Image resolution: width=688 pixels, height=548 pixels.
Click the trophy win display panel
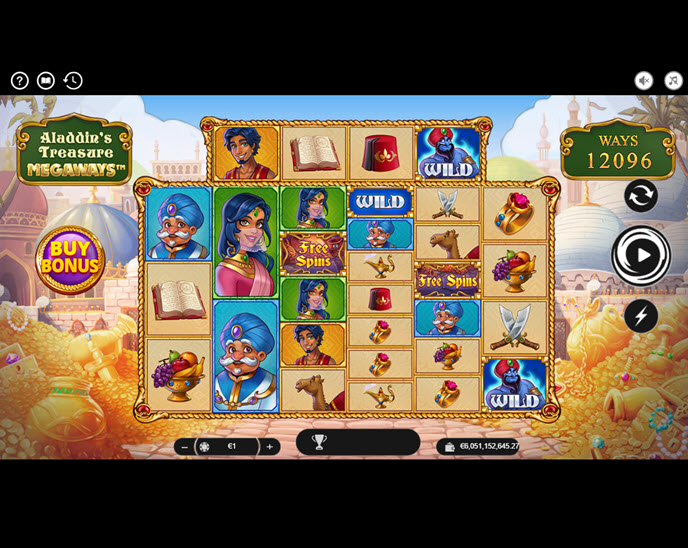pyautogui.click(x=357, y=442)
